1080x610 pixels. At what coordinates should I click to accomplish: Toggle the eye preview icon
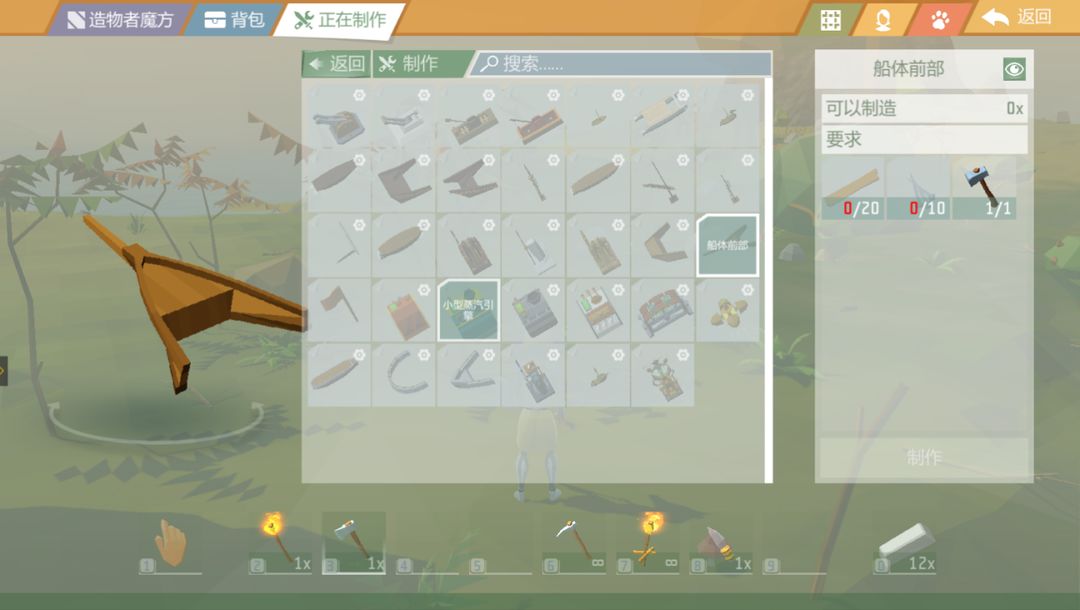pos(1015,69)
